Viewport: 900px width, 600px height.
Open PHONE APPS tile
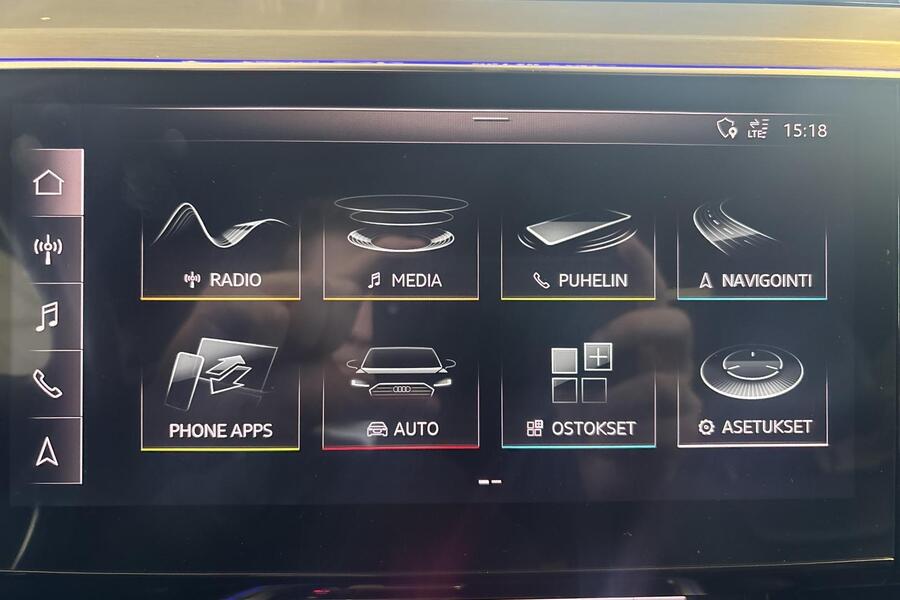221,395
